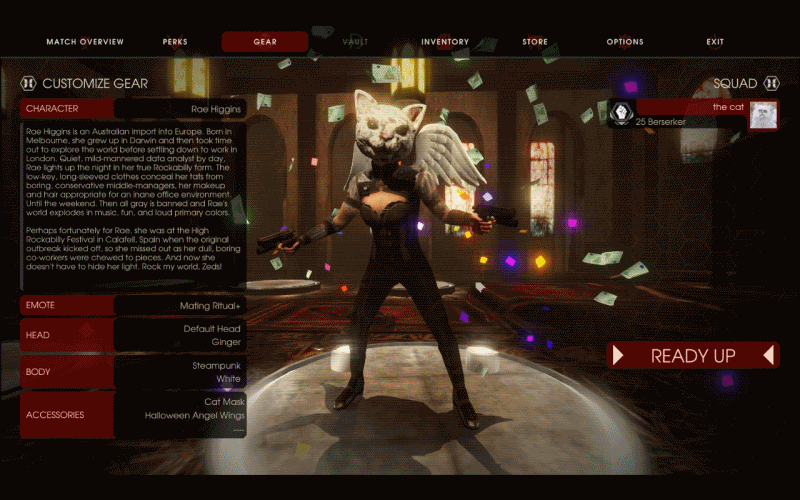This screenshot has height=500, width=800.
Task: Click the Ready Up button
Action: point(693,356)
